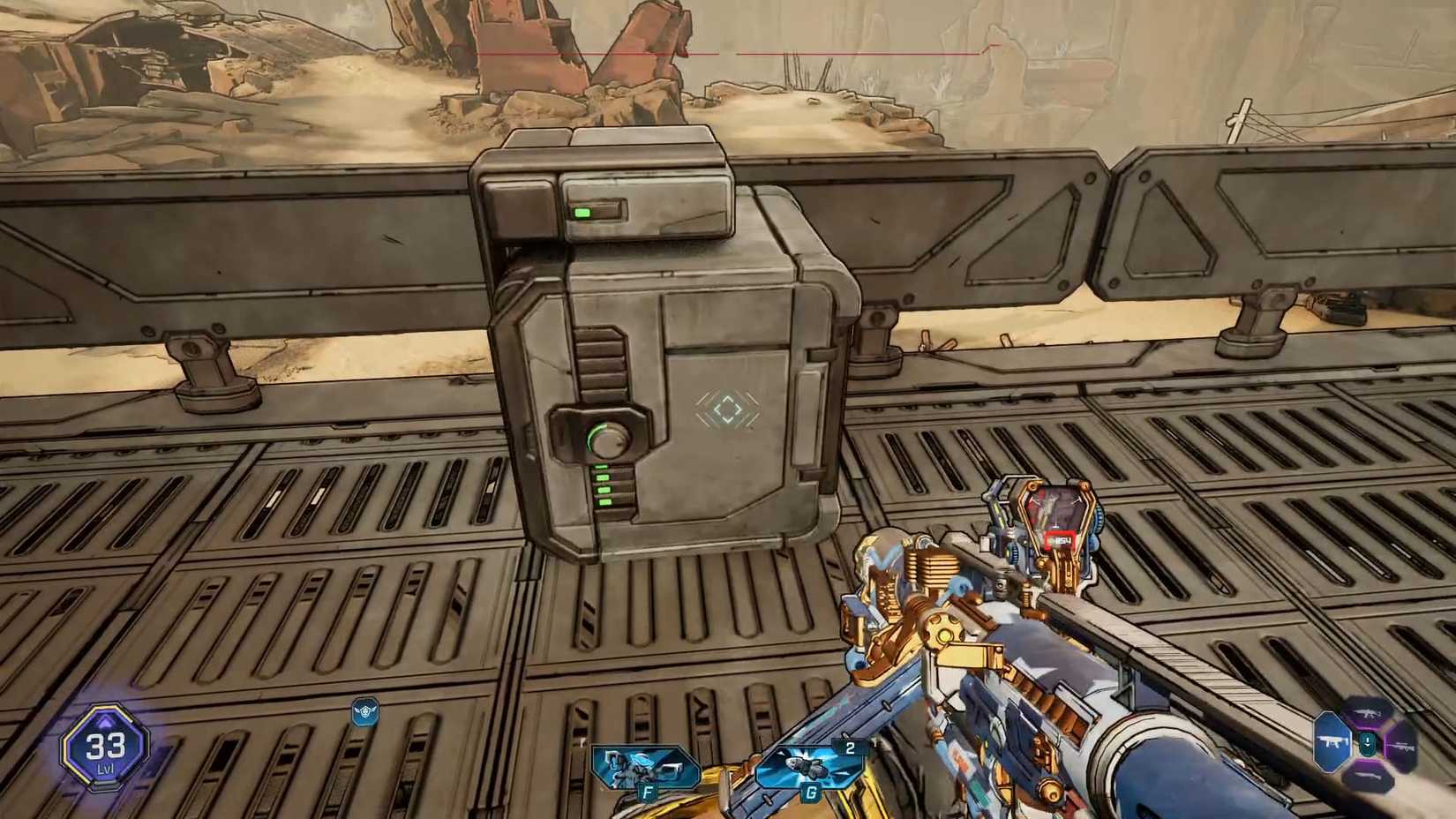Select the shotgun weapon slot icon
The image size is (1456, 819).
pos(1368,777)
